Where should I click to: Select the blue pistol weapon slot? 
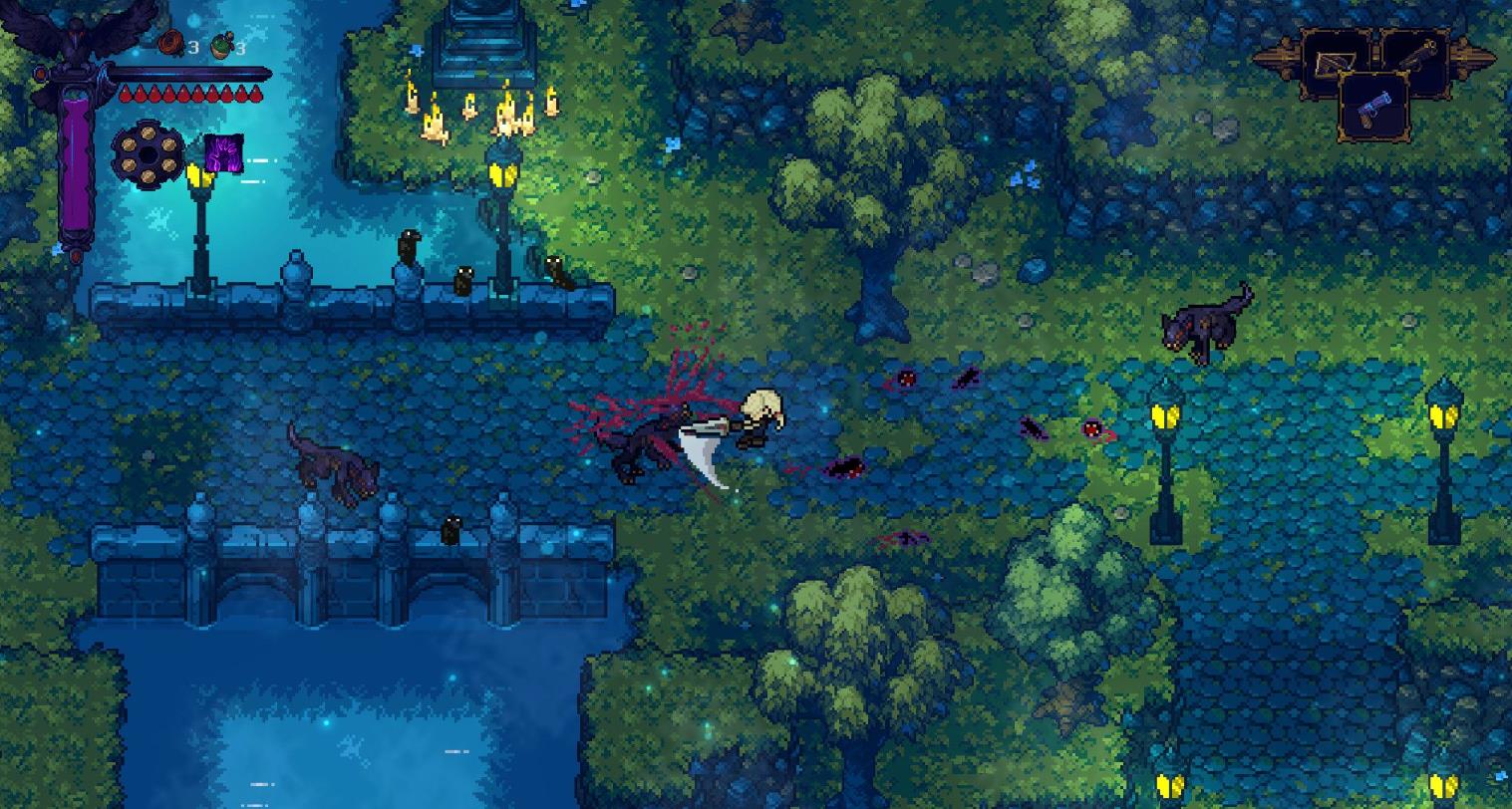[x=1373, y=106]
